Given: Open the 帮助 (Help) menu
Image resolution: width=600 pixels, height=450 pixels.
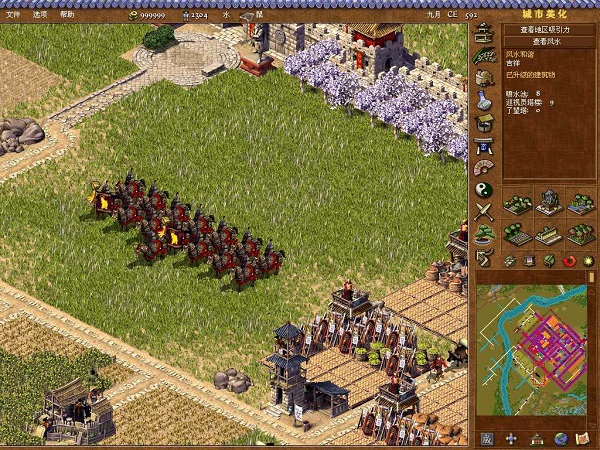Looking at the screenshot, I should 67,15.
